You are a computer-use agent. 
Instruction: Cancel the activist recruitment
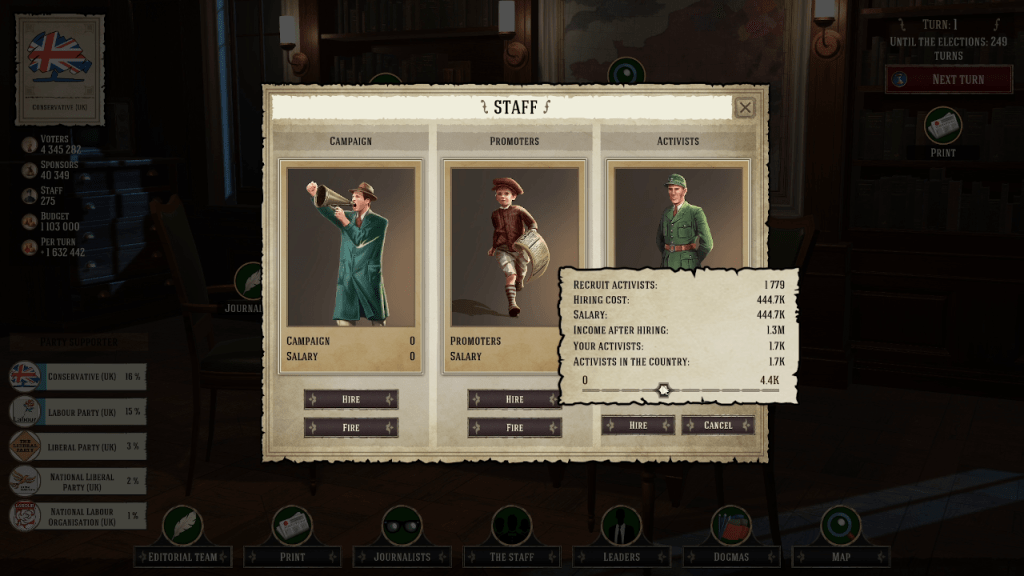click(x=717, y=425)
